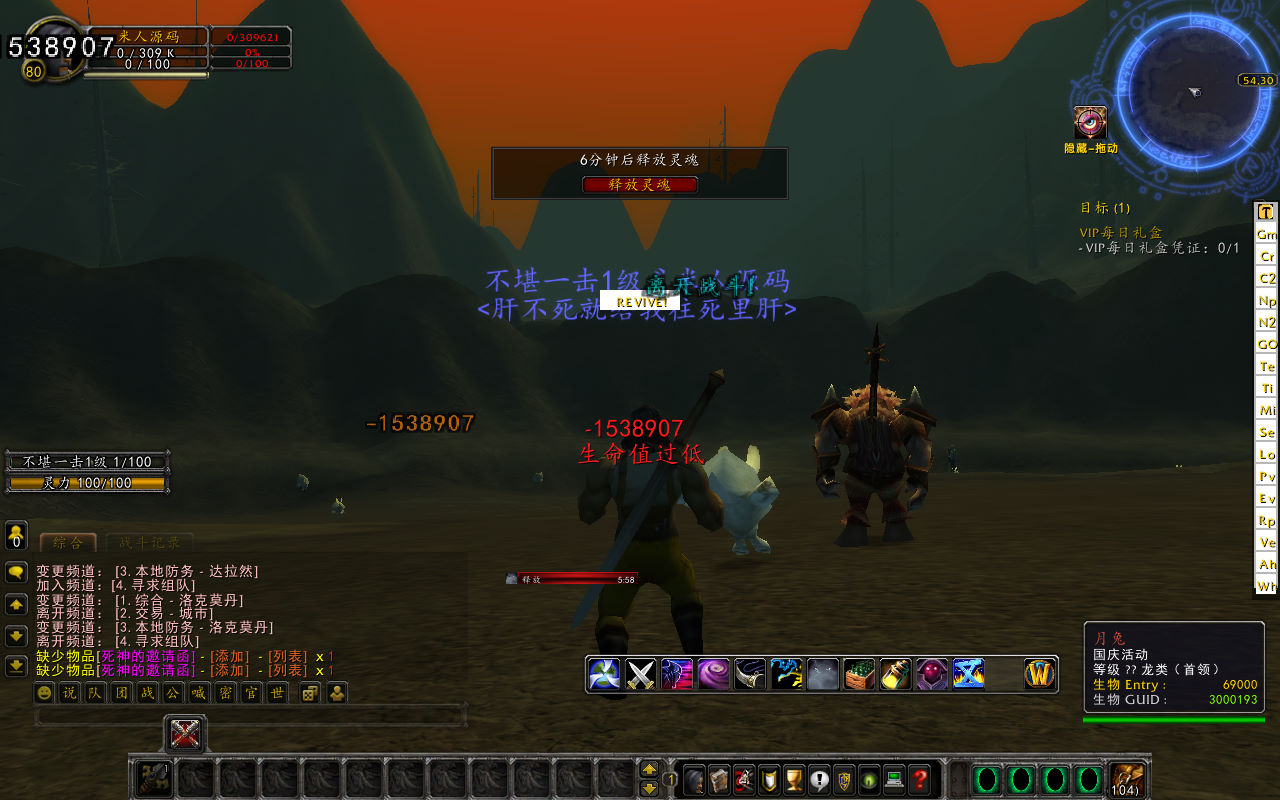Open the smiley emote button under chat
The height and width of the screenshot is (800, 1280).
(45, 693)
